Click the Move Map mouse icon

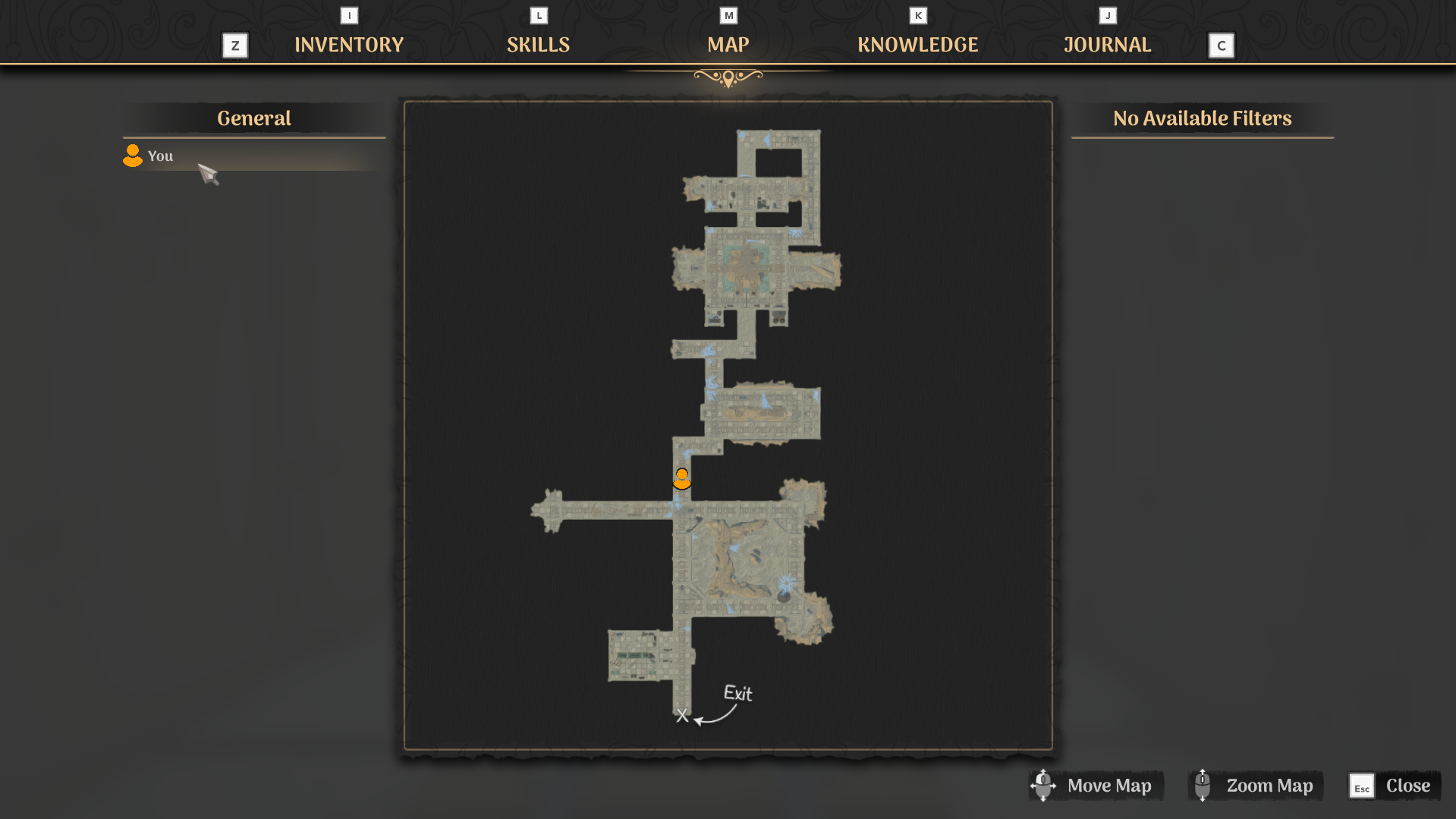[1042, 786]
